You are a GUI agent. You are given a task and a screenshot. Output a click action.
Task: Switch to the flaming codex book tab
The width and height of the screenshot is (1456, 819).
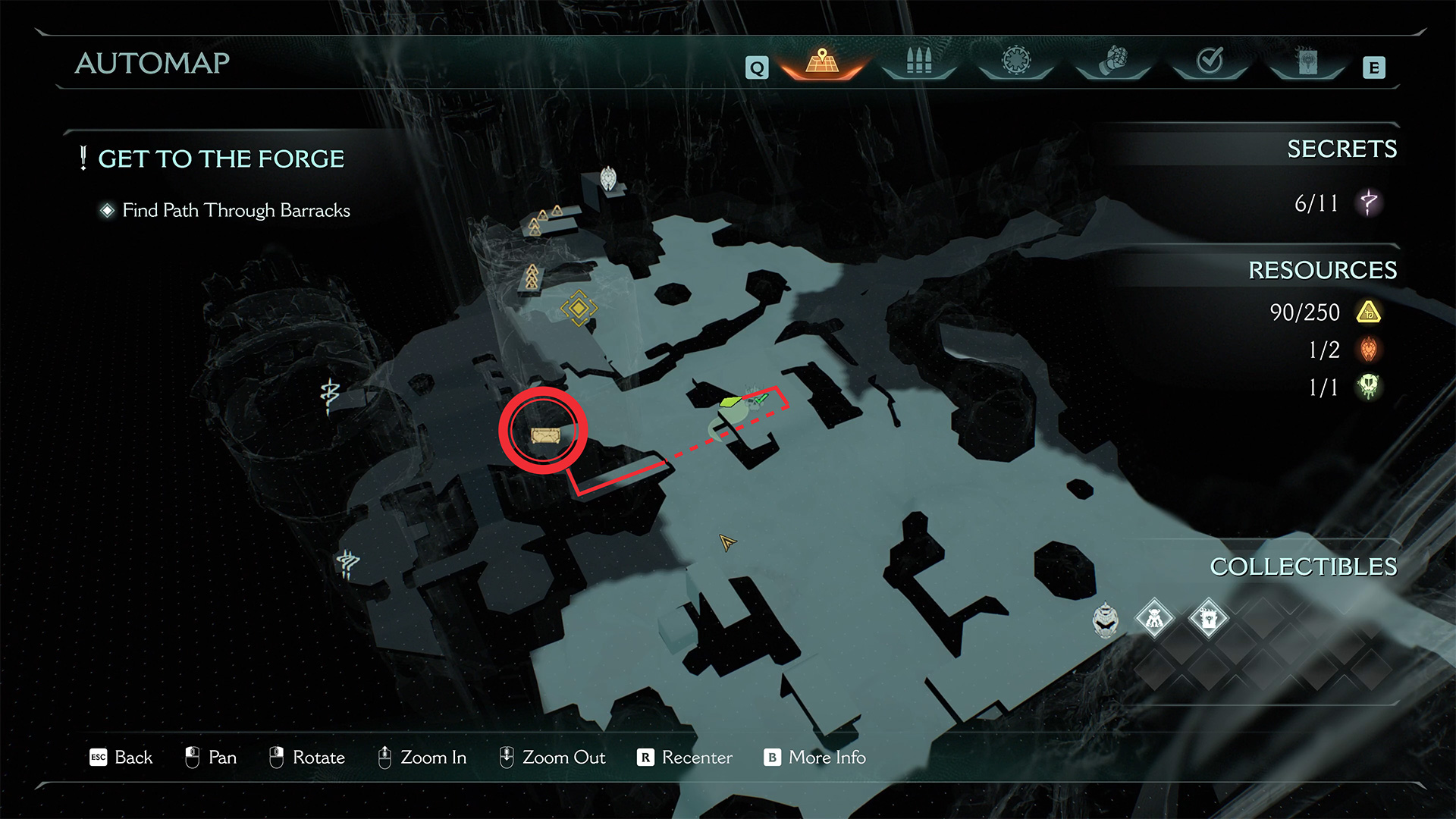coord(1307,62)
